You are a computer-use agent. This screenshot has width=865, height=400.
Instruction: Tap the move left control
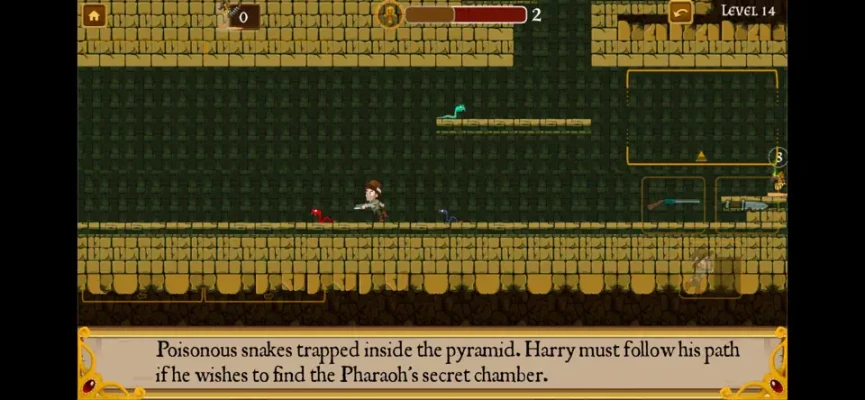142,290
